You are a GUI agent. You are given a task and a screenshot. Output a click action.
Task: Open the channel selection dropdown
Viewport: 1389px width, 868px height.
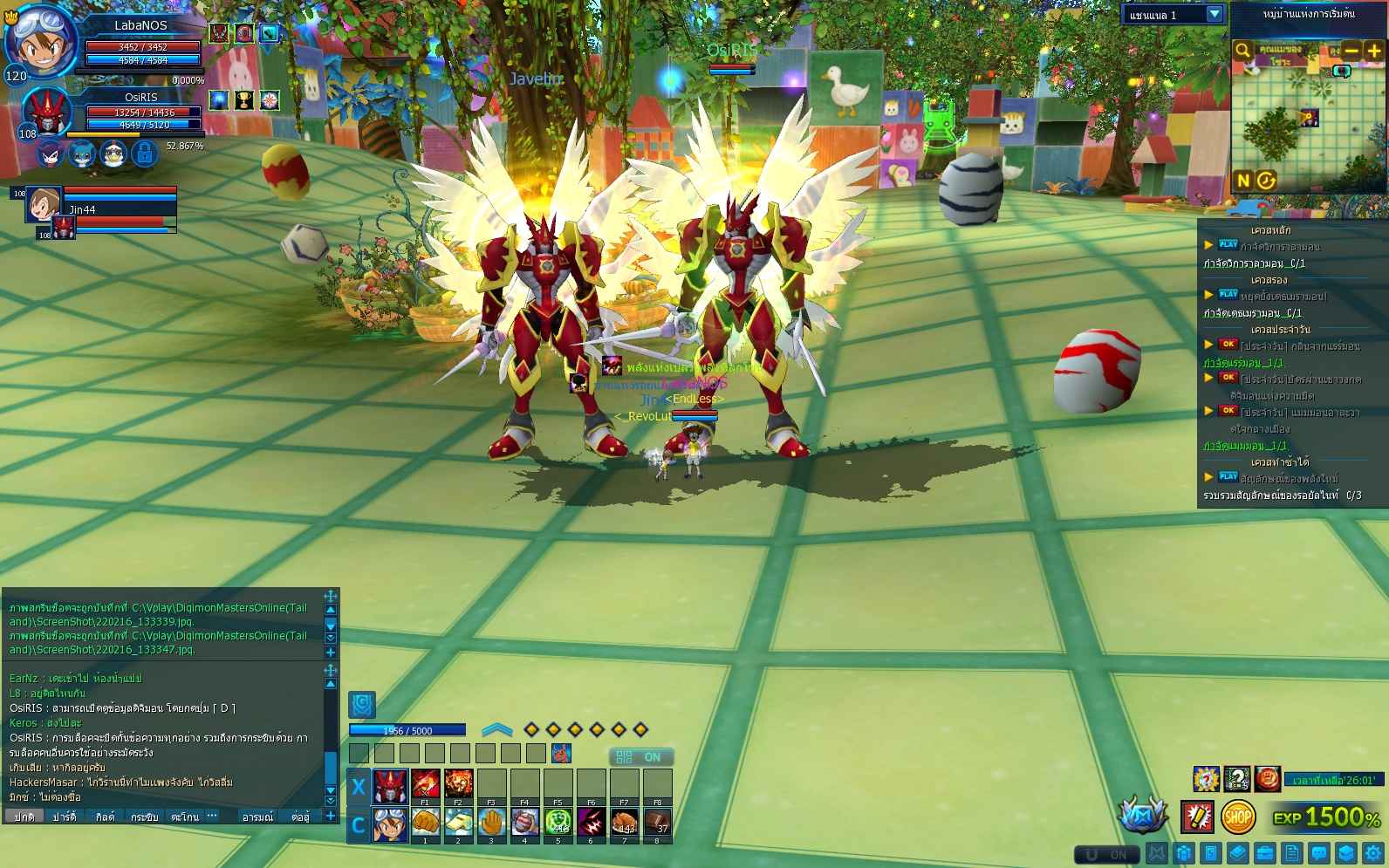point(1214,14)
